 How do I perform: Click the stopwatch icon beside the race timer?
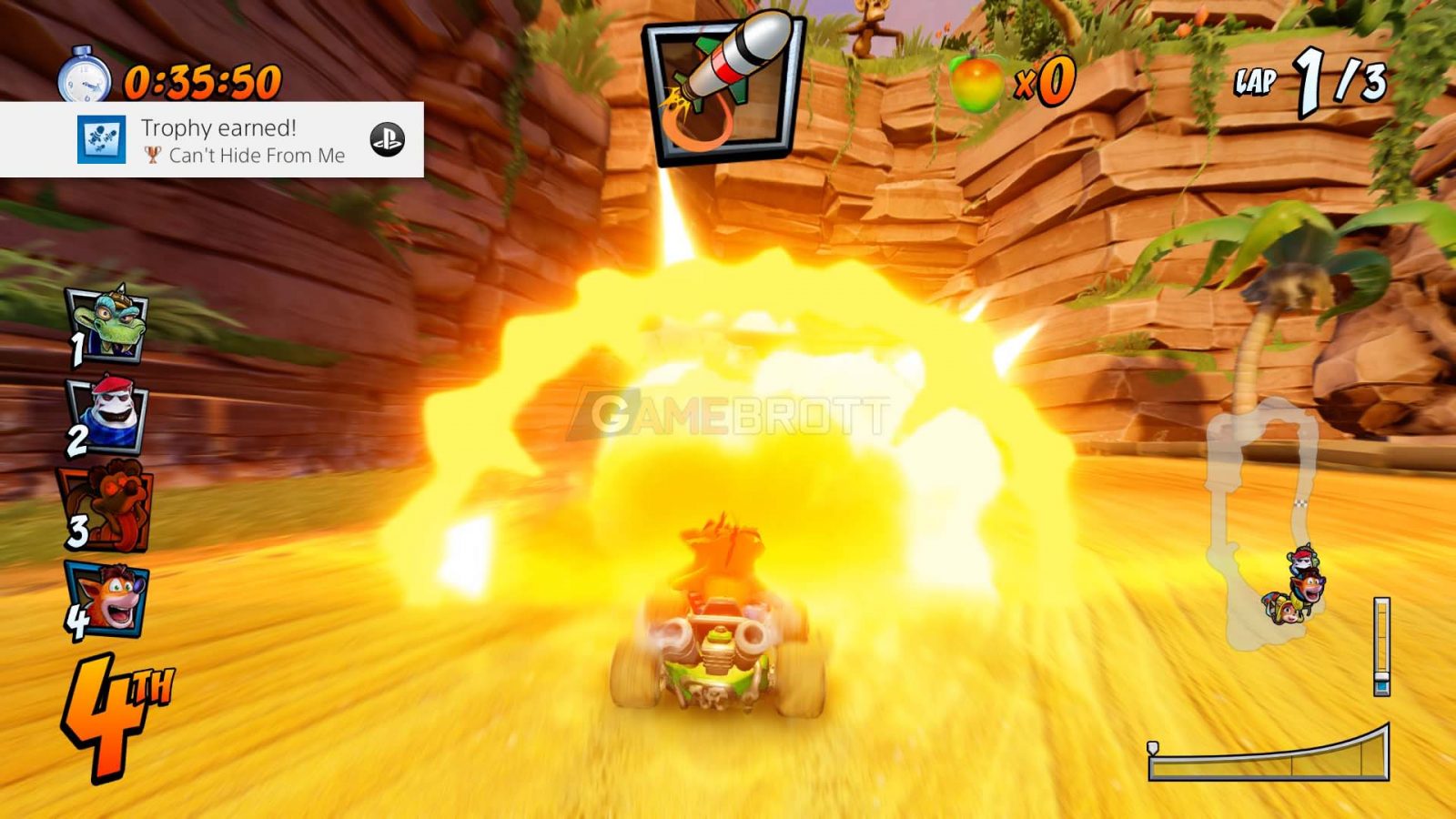point(86,77)
